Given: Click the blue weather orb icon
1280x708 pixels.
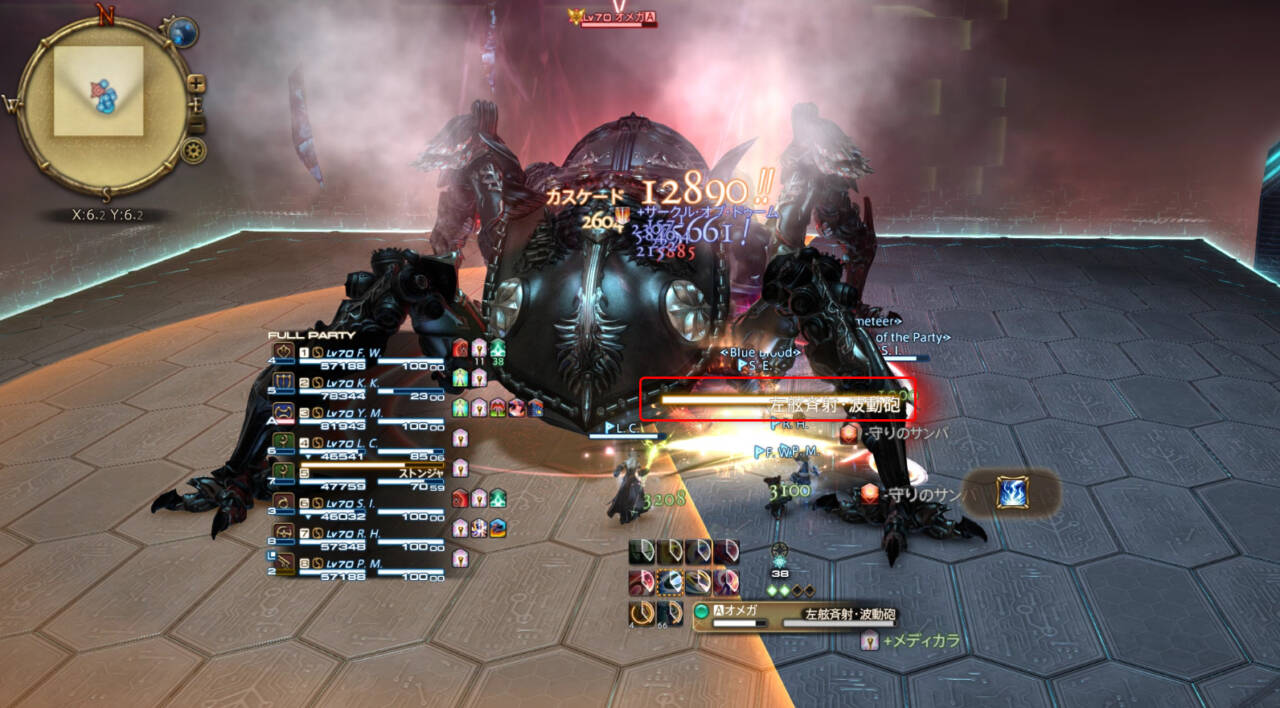Looking at the screenshot, I should pos(182,33).
